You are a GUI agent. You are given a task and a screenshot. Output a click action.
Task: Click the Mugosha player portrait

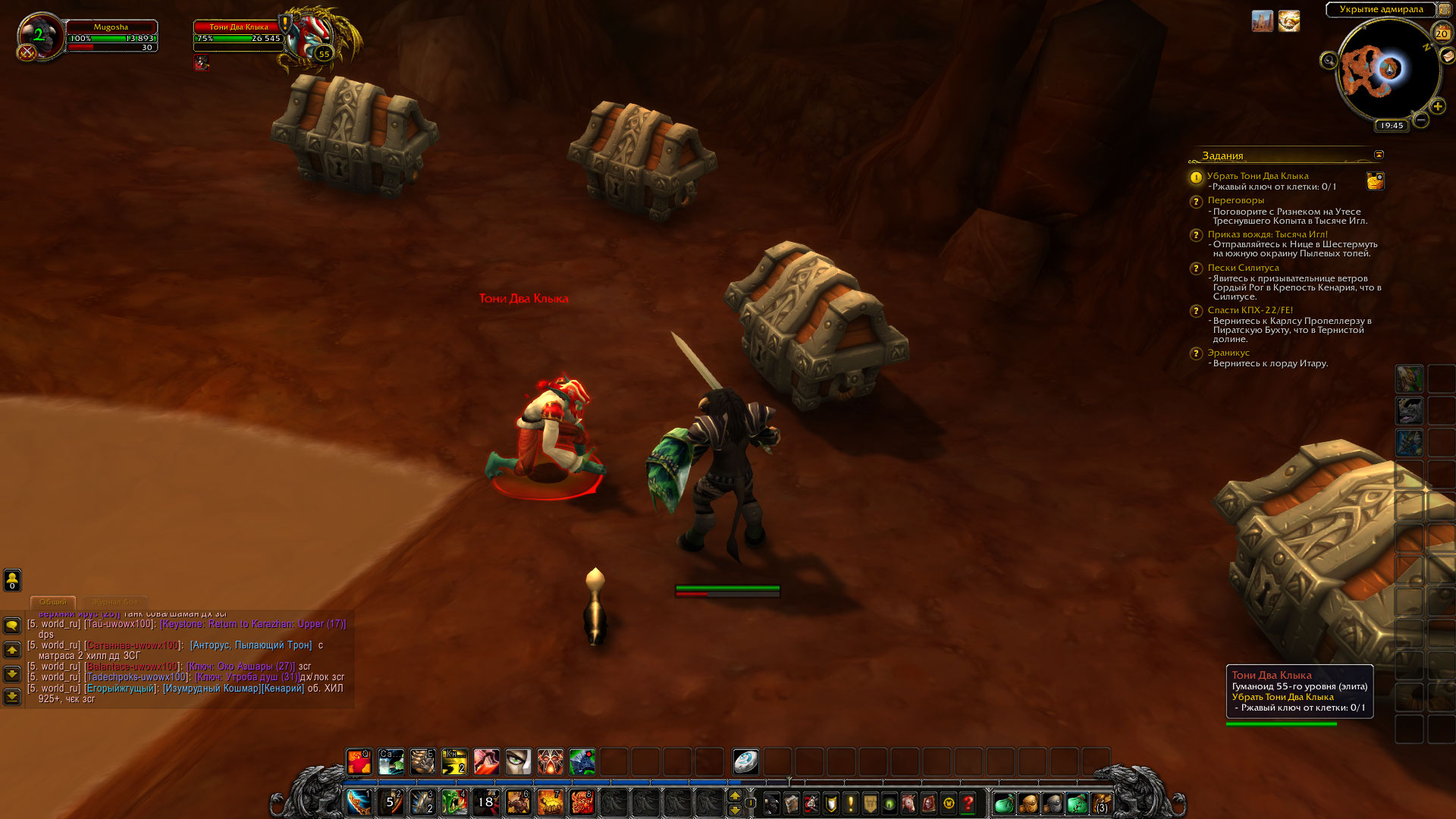click(39, 36)
